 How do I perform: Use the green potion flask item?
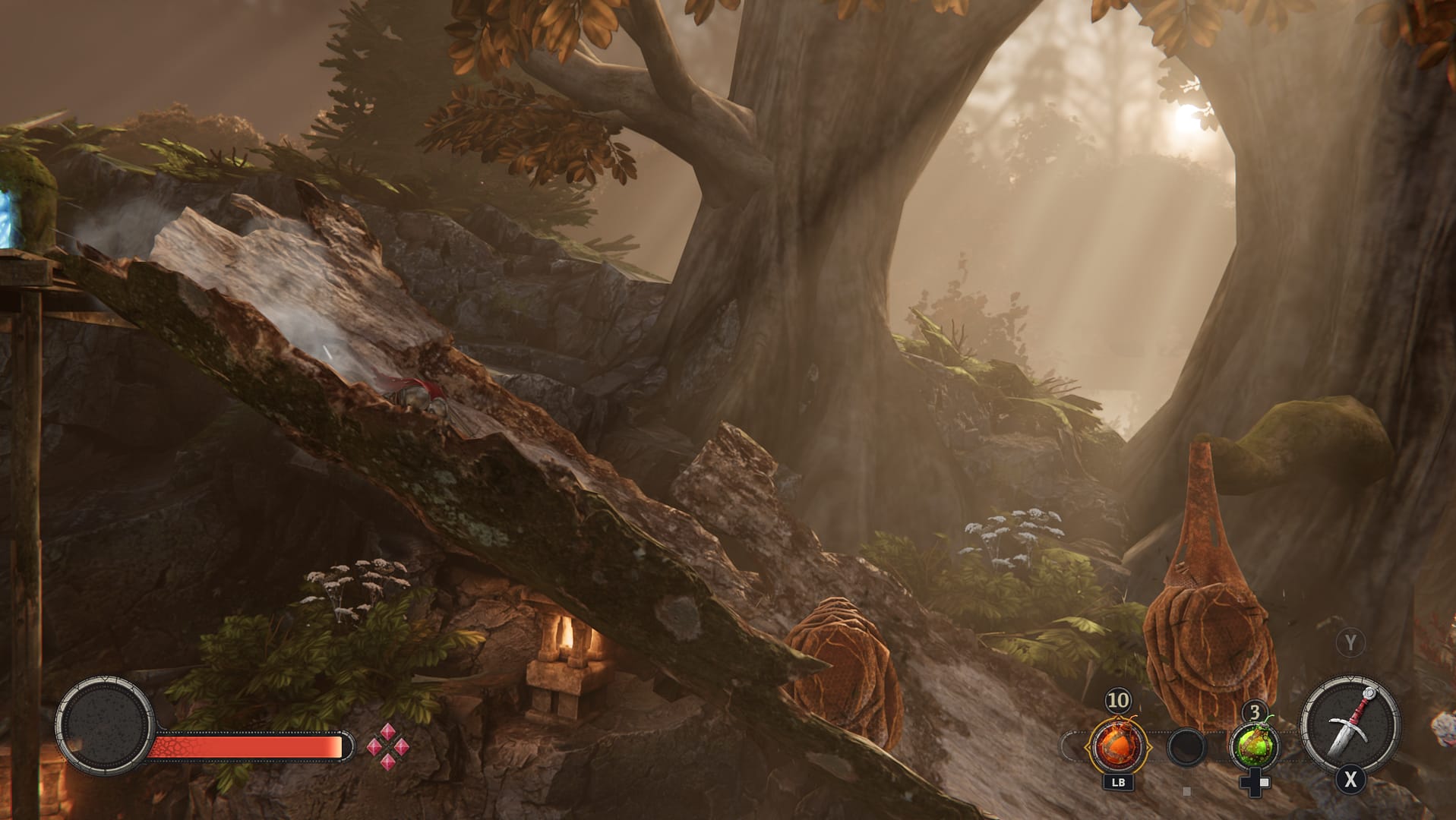[1254, 746]
